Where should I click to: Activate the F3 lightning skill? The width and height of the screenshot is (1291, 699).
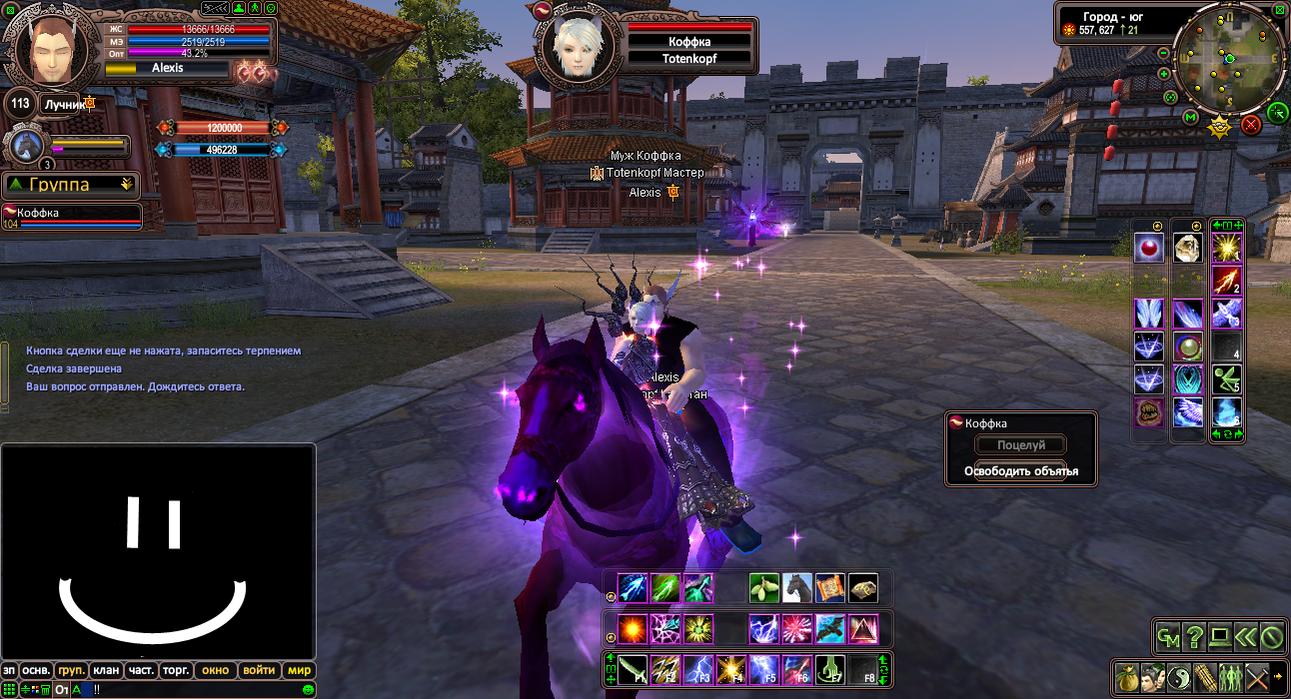(x=698, y=669)
